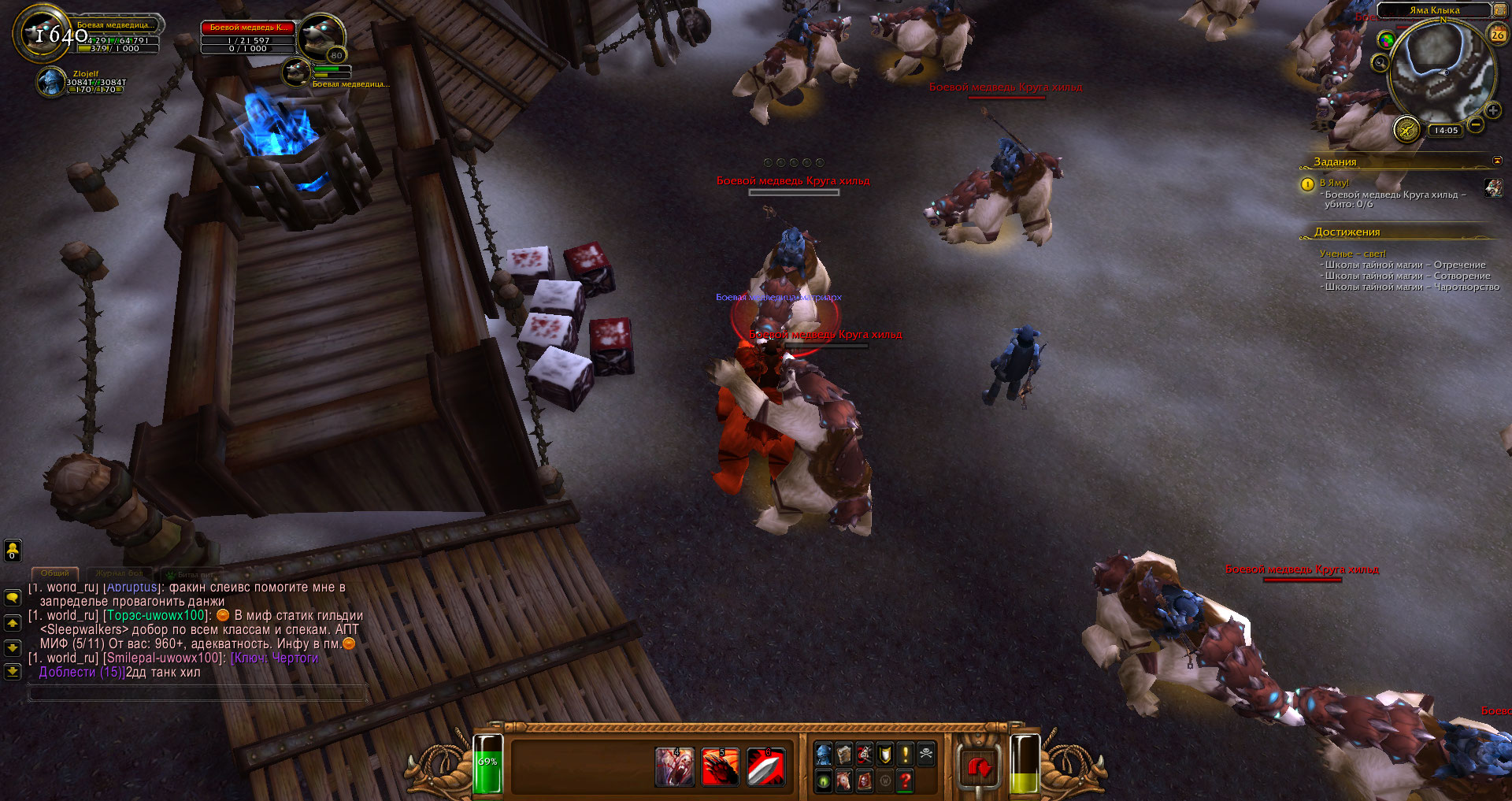Viewport: 1512px width, 801px height.
Task: Open the quest log exclamation mark button
Action: tap(906, 755)
